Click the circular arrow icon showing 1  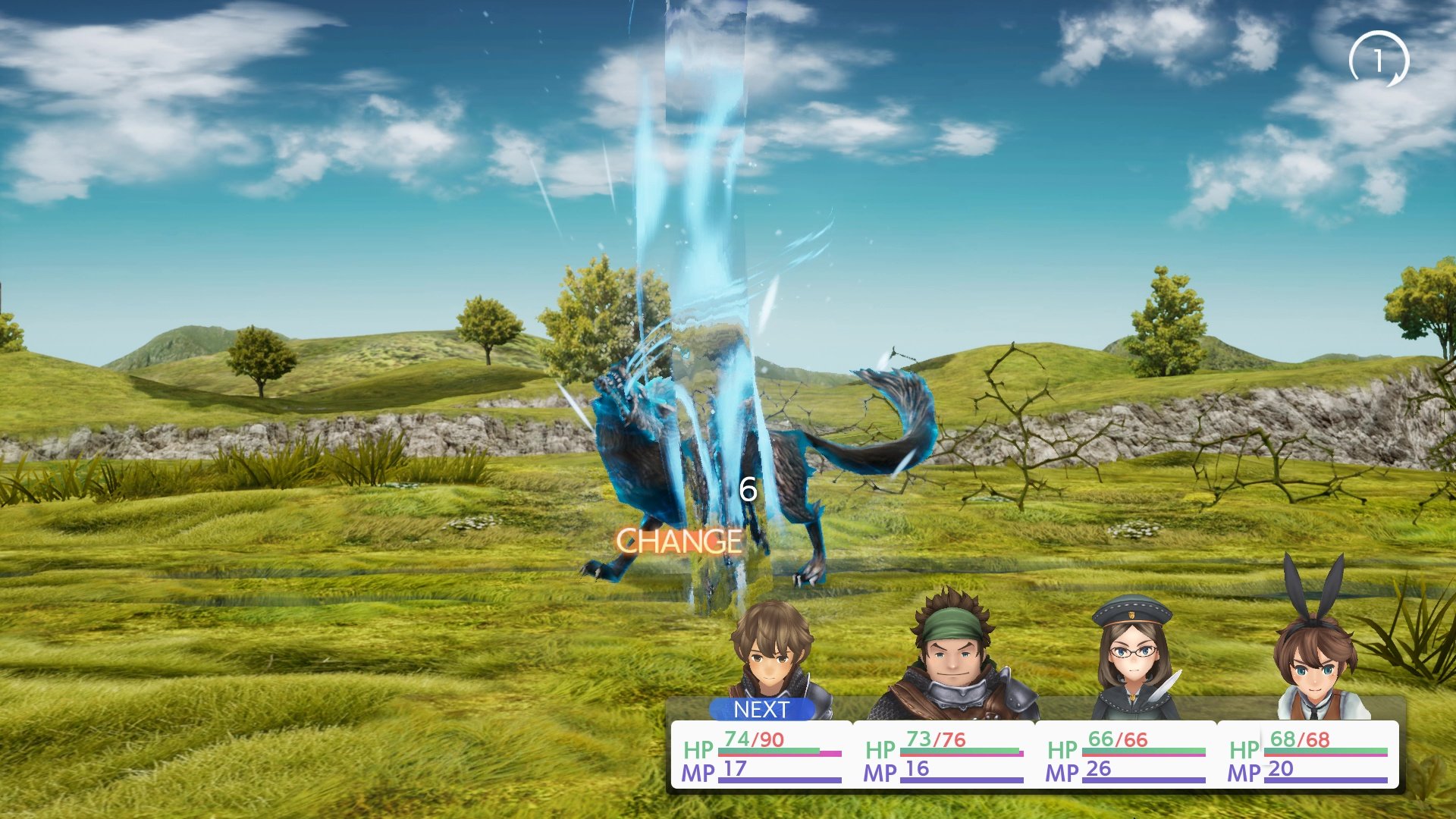[1379, 59]
